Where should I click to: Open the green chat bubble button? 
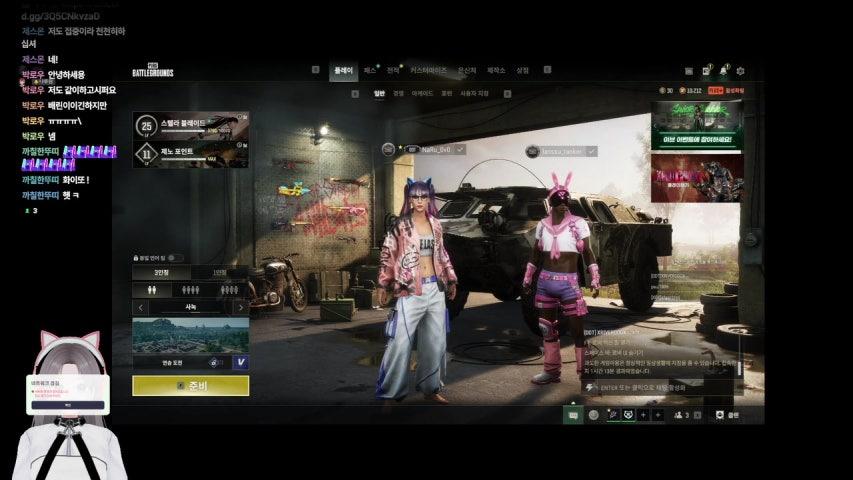(x=573, y=414)
